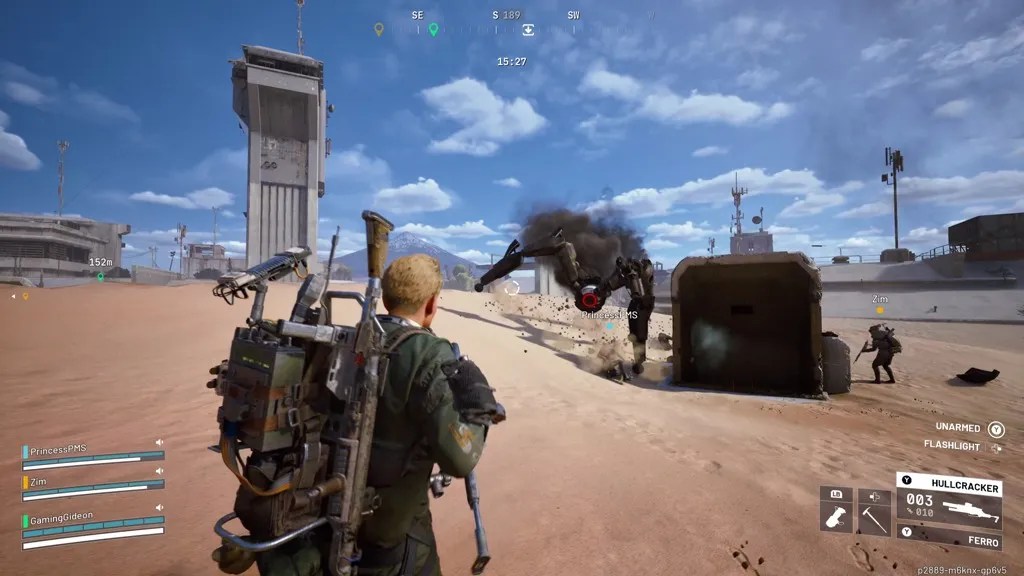1024x576 pixels.
Task: Select the Zim squad member entry
Action: click(92, 489)
